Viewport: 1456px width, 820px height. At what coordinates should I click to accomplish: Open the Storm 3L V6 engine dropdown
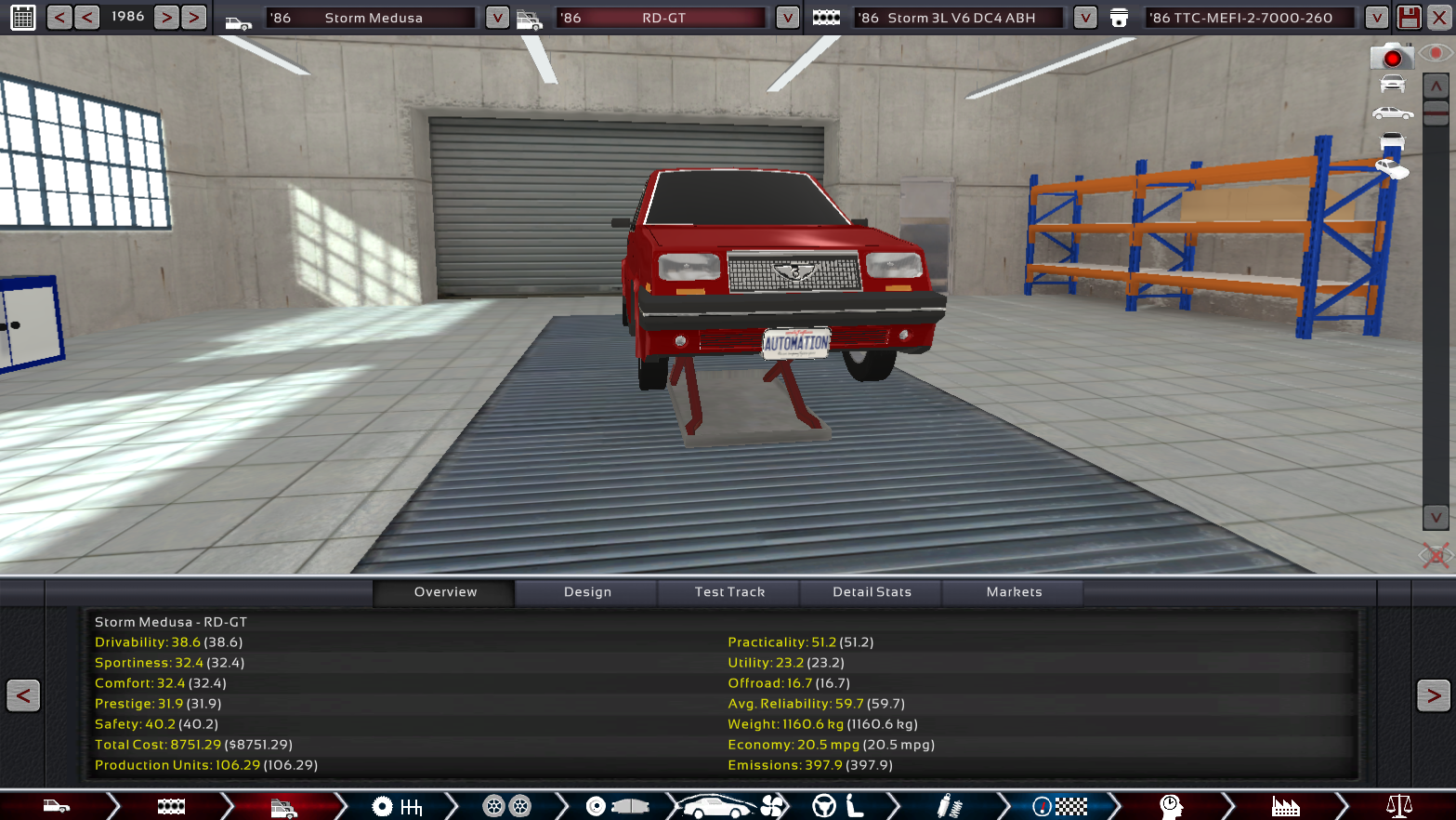pyautogui.click(x=1084, y=18)
